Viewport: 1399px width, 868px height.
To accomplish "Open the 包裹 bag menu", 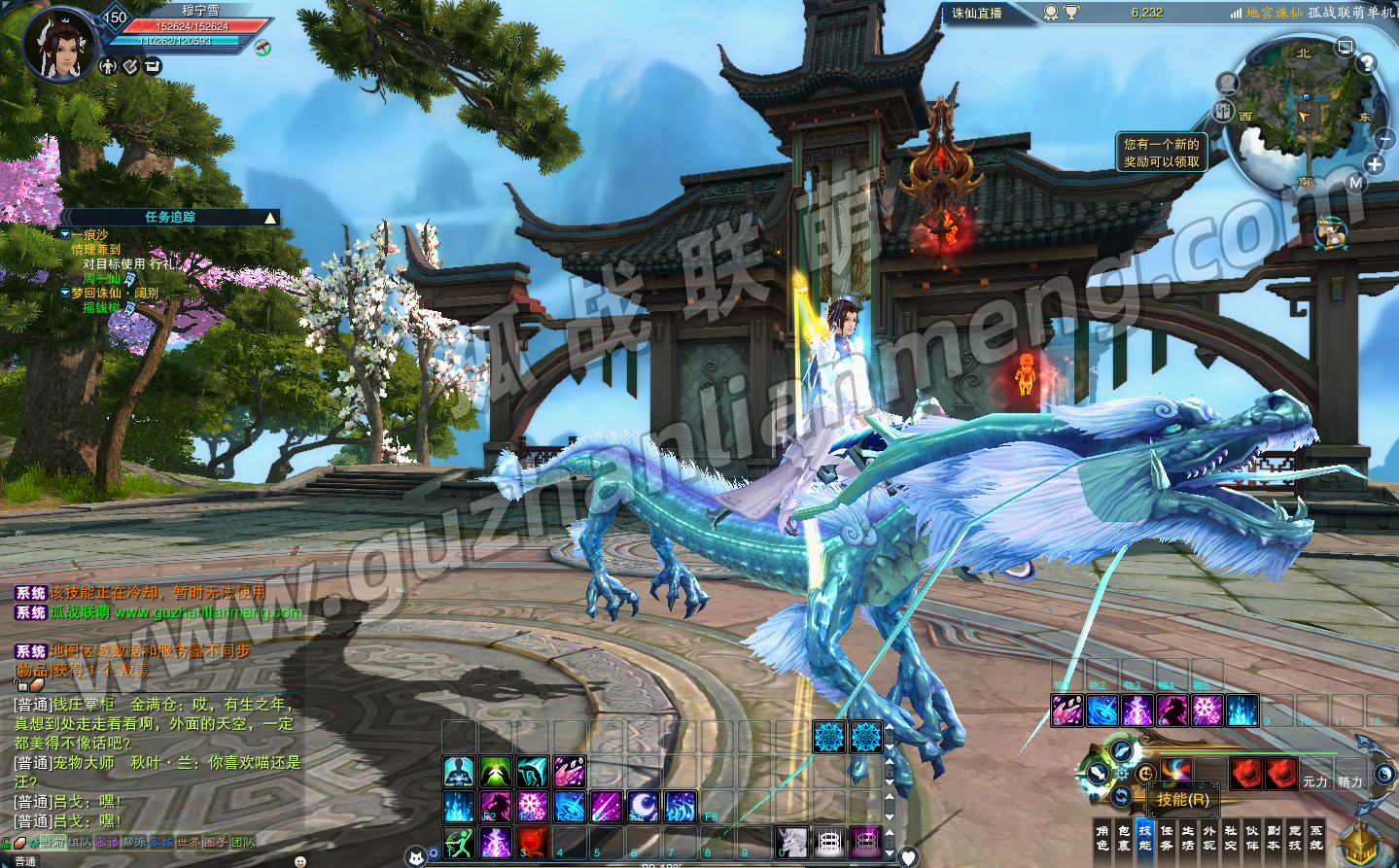I will [x=1123, y=837].
